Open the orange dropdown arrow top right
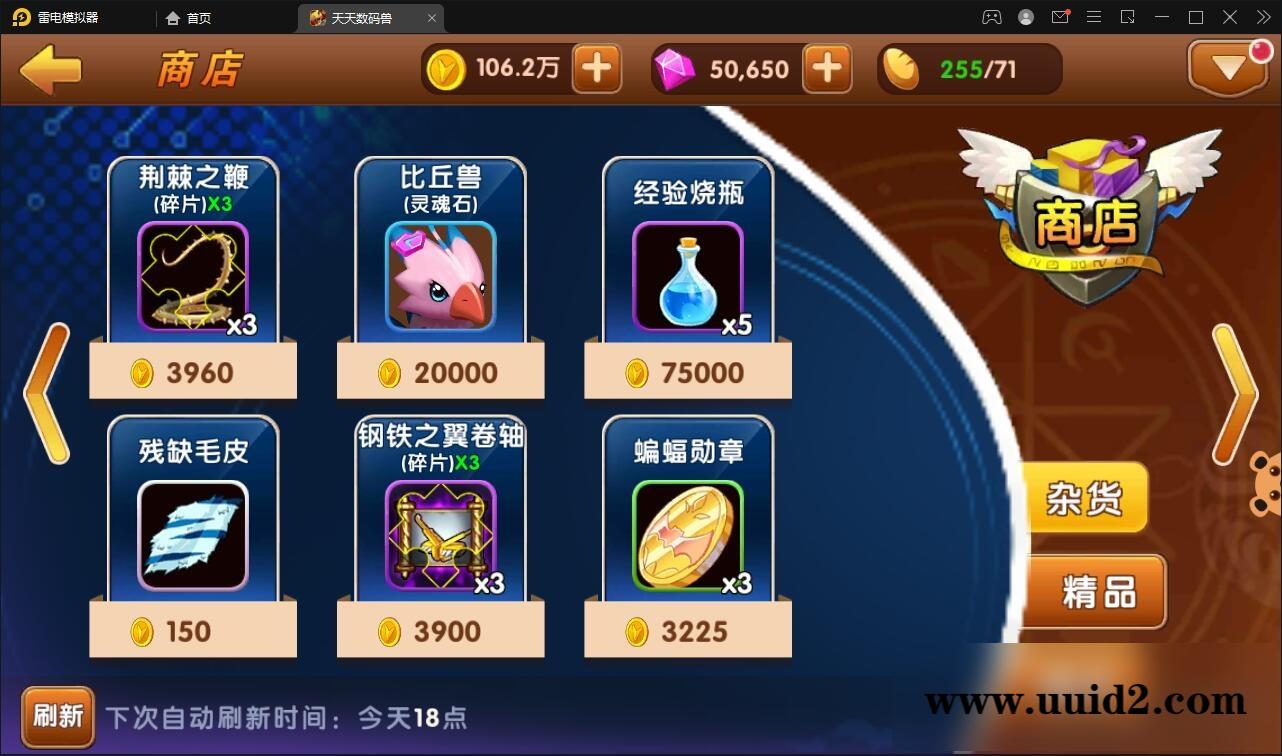 1228,68
